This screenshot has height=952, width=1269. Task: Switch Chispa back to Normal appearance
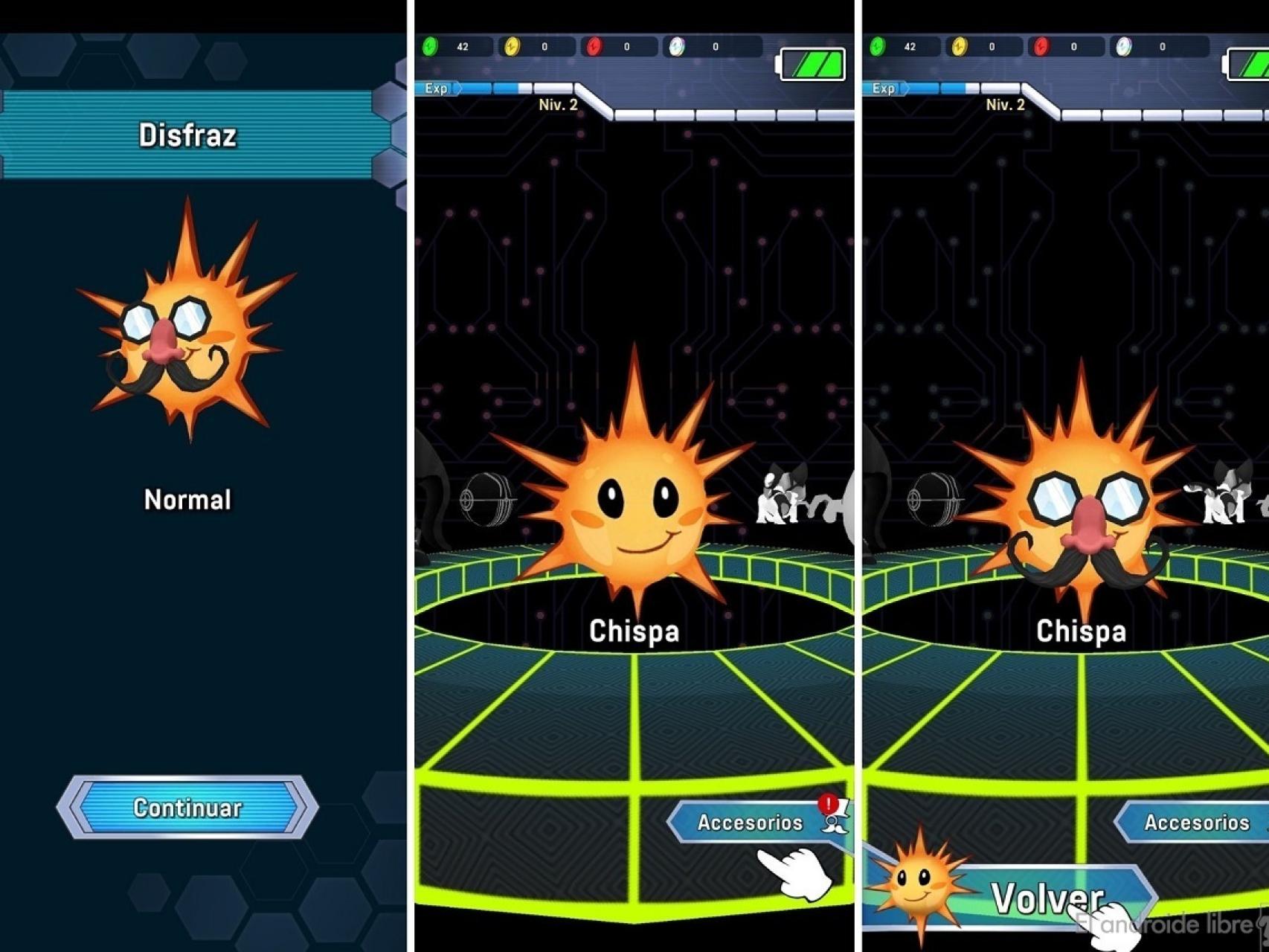tap(186, 498)
